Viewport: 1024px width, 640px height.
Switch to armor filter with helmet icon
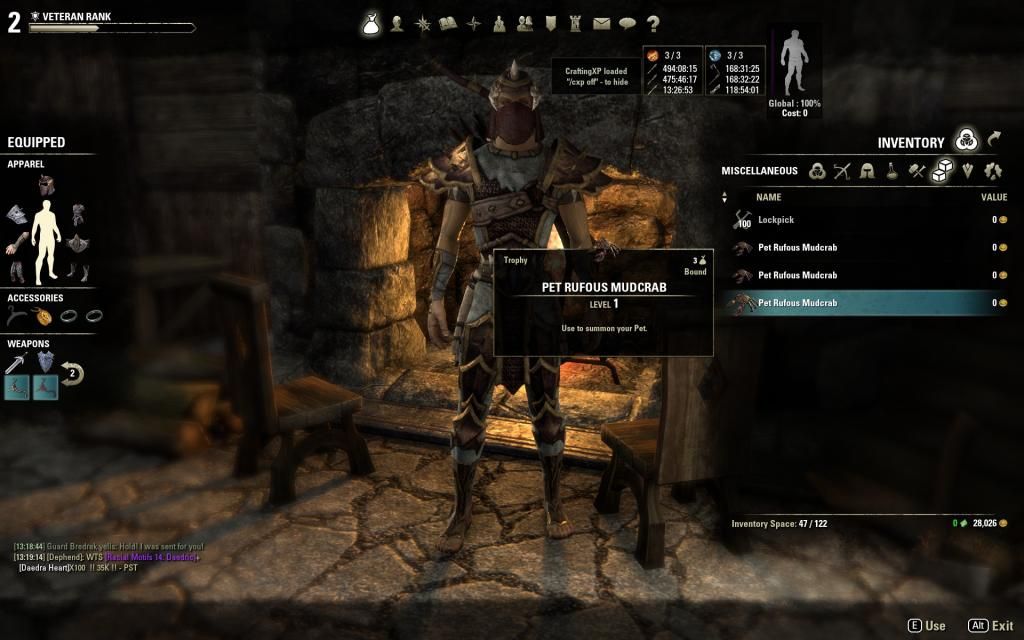pyautogui.click(x=867, y=171)
